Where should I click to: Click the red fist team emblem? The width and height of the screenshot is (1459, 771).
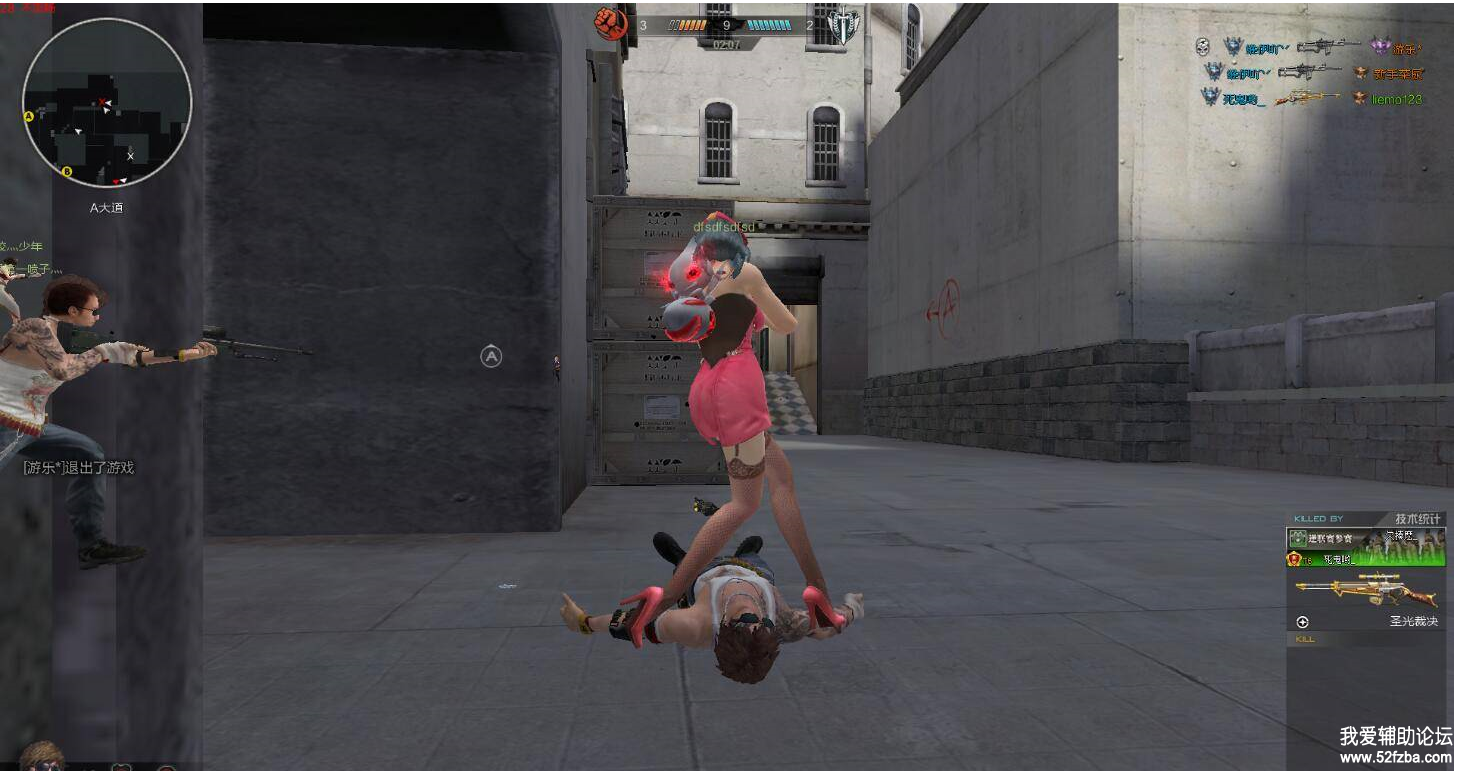(x=610, y=23)
